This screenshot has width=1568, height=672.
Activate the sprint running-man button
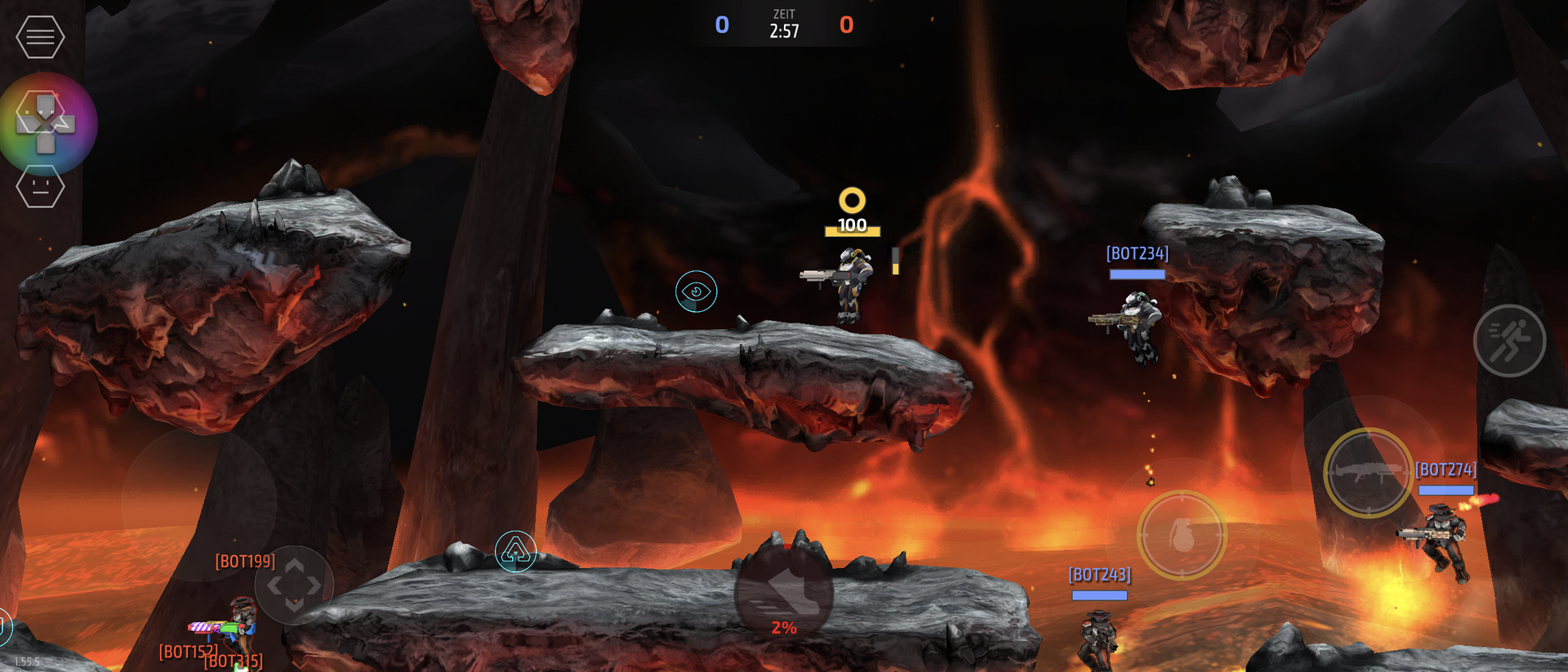click(1509, 340)
